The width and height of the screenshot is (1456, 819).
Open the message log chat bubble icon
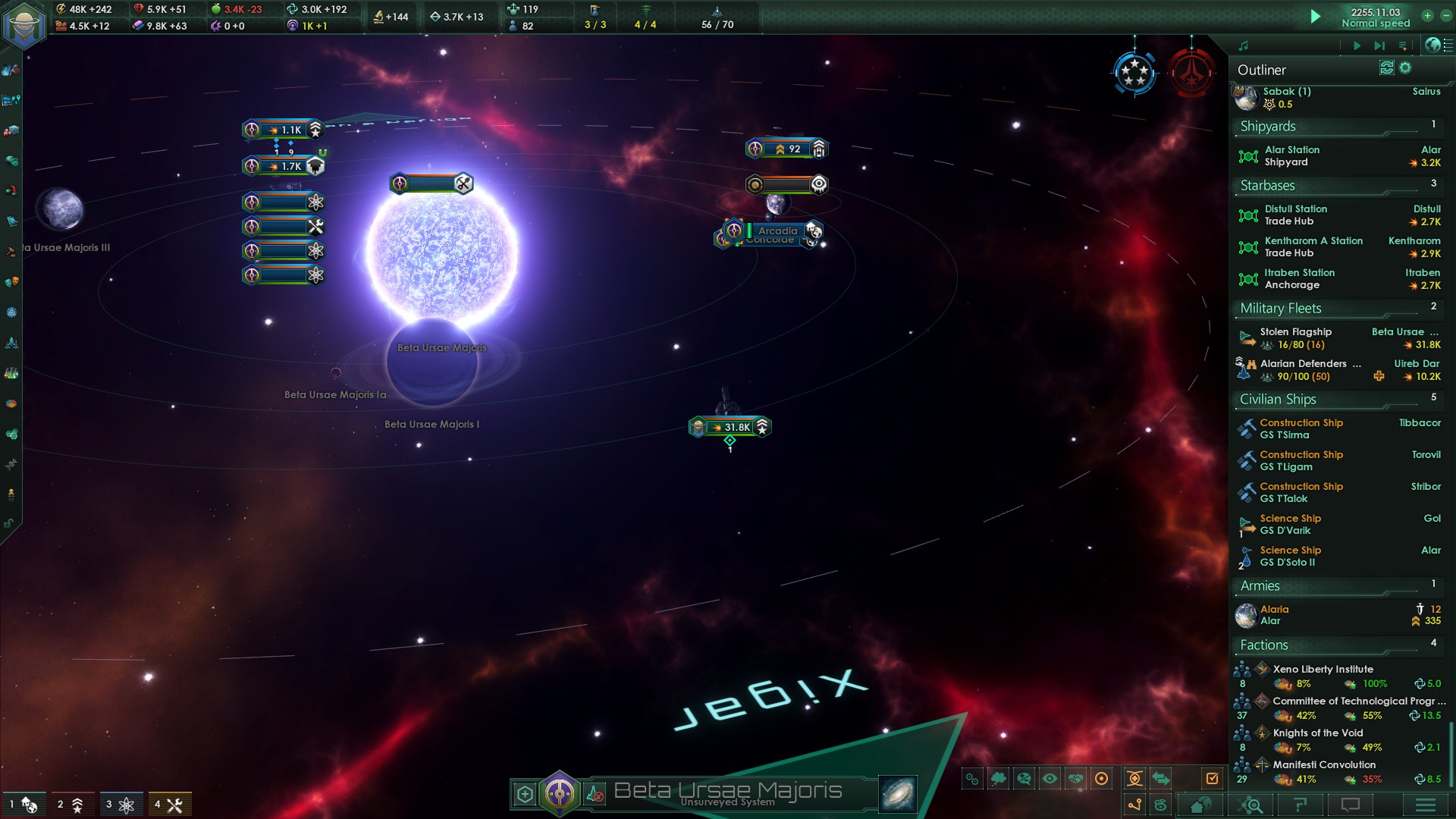click(1350, 805)
